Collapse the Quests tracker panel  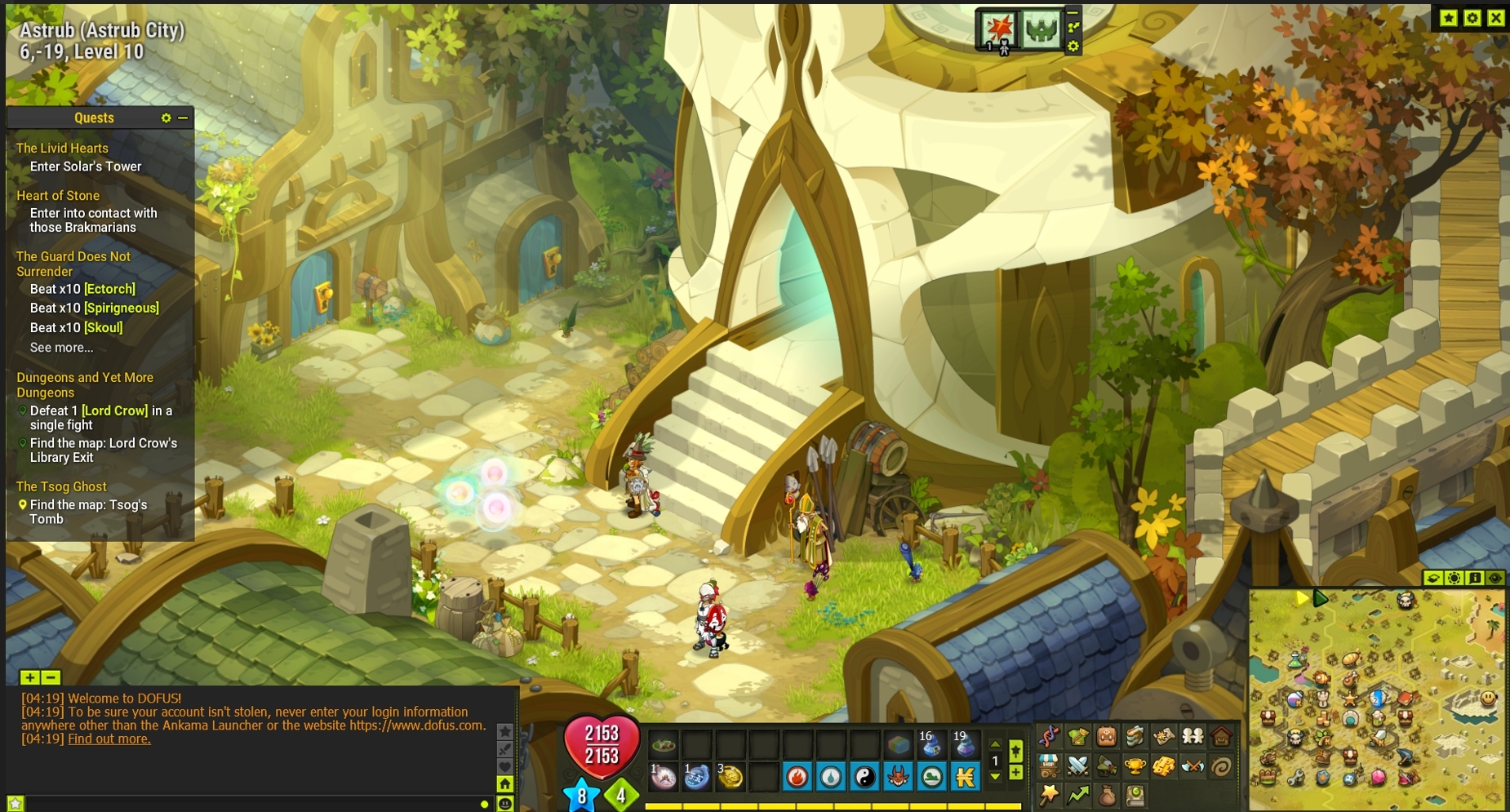click(x=183, y=118)
